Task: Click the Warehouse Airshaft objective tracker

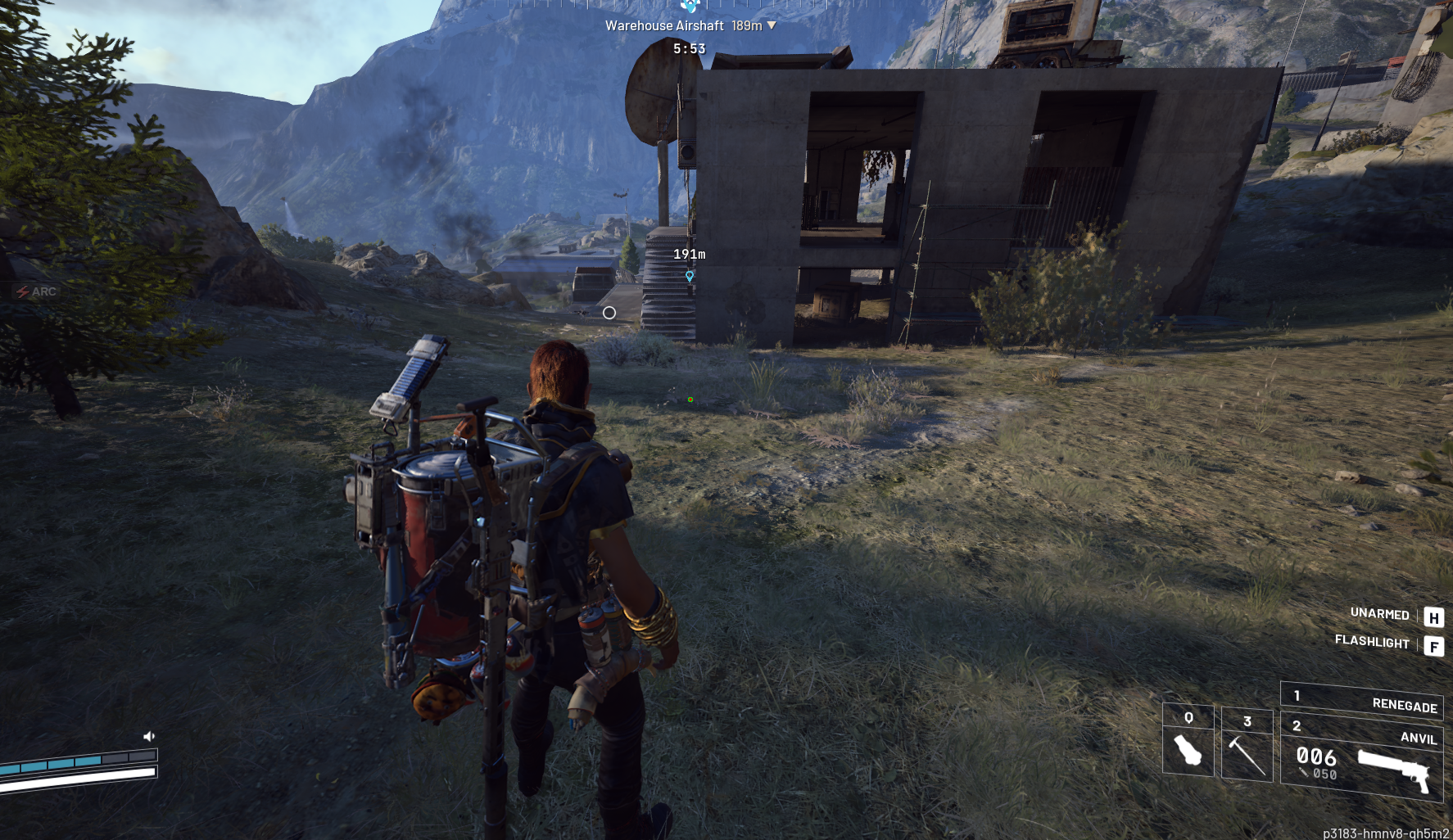Action: [690, 25]
